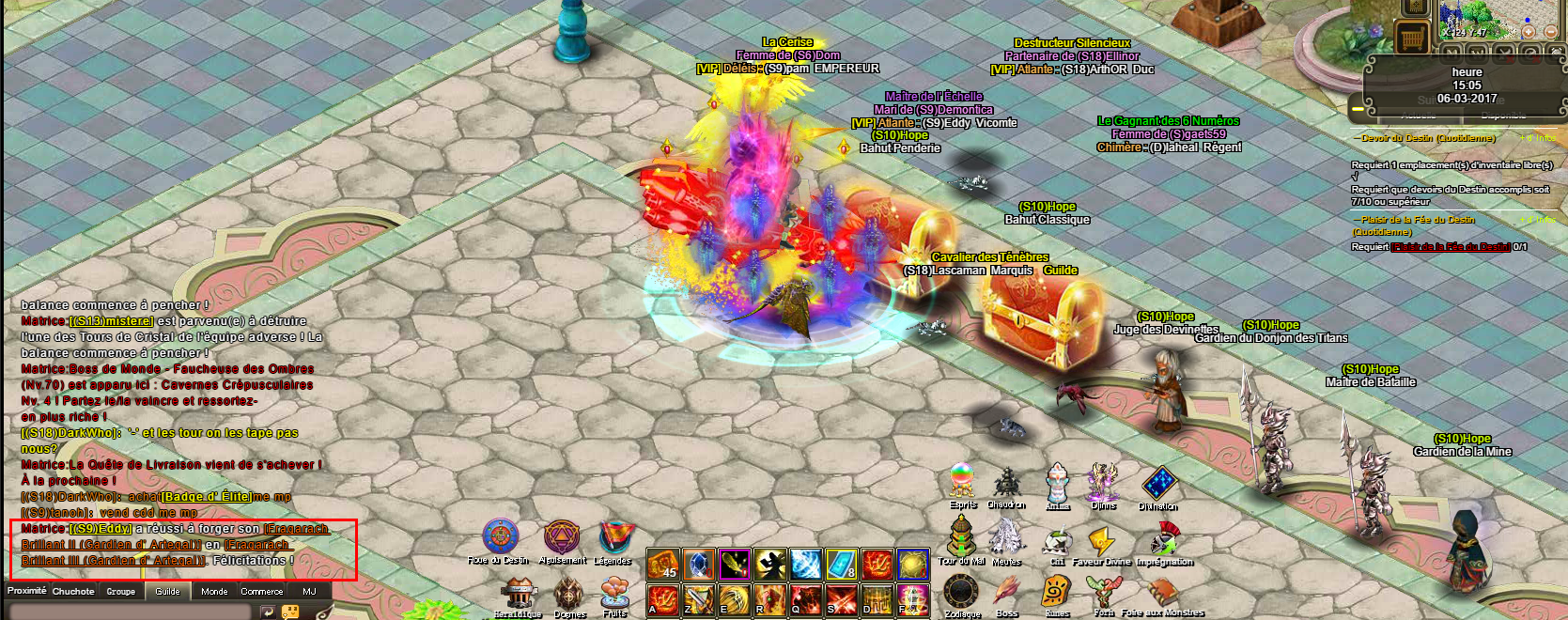Activate the skill bound to key A
Viewport: 1568px width, 620px height.
coord(663,597)
